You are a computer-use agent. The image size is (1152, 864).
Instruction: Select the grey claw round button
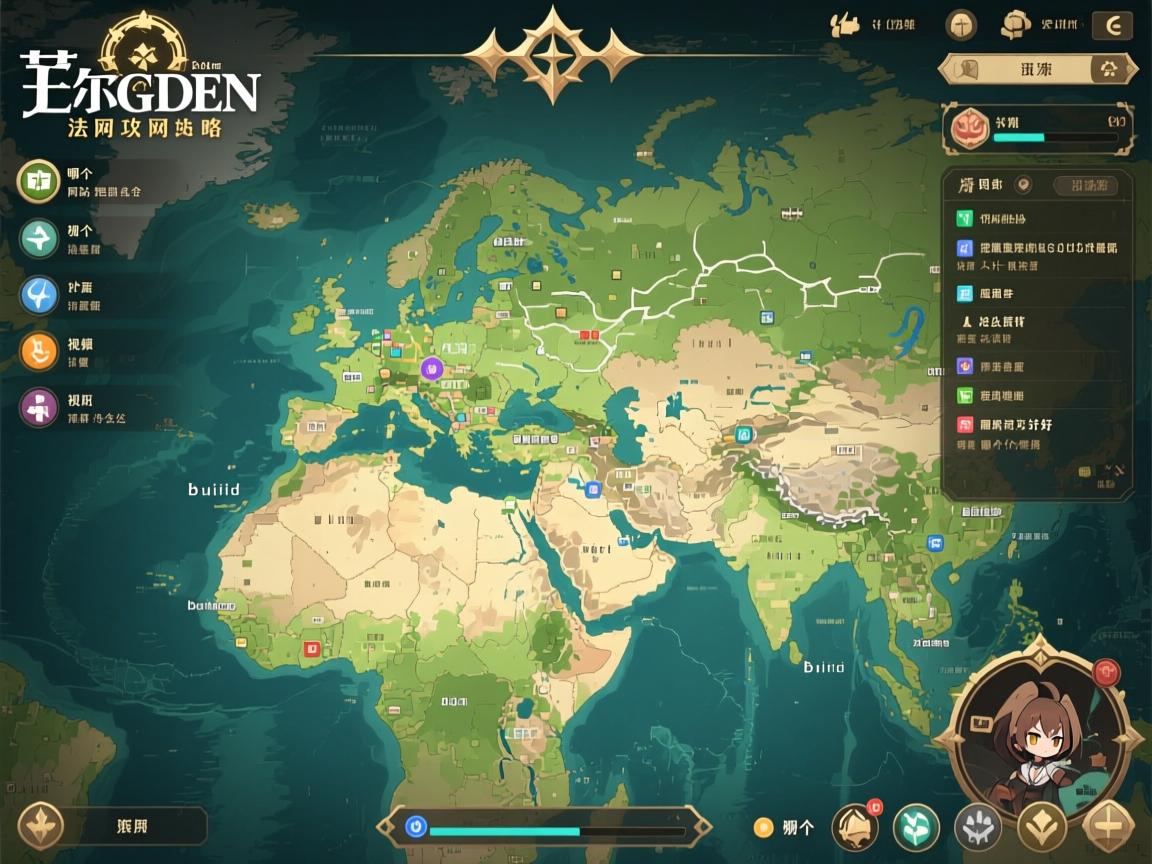(x=977, y=827)
